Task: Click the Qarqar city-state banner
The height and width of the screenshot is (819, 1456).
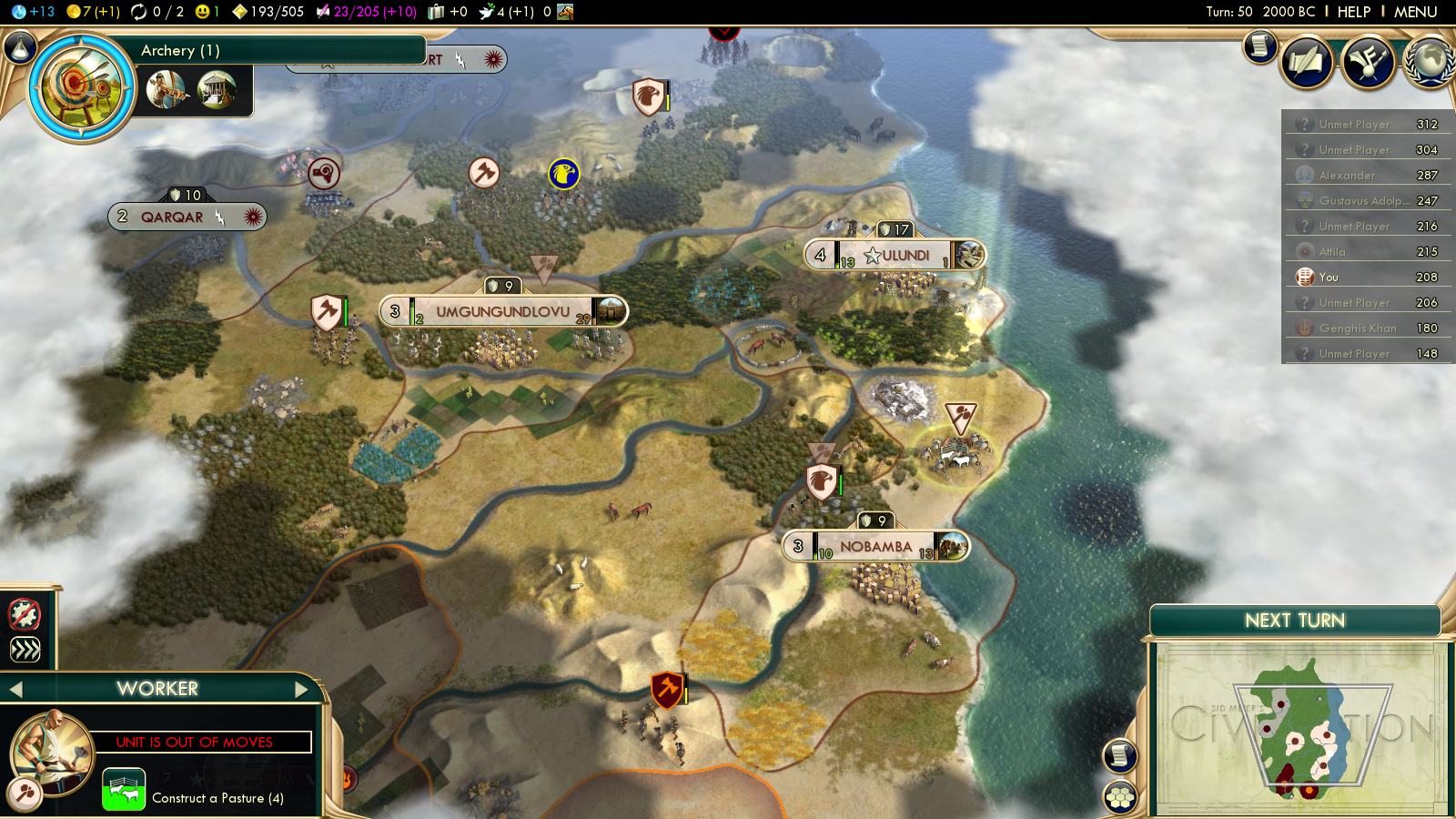Action: coord(172,217)
